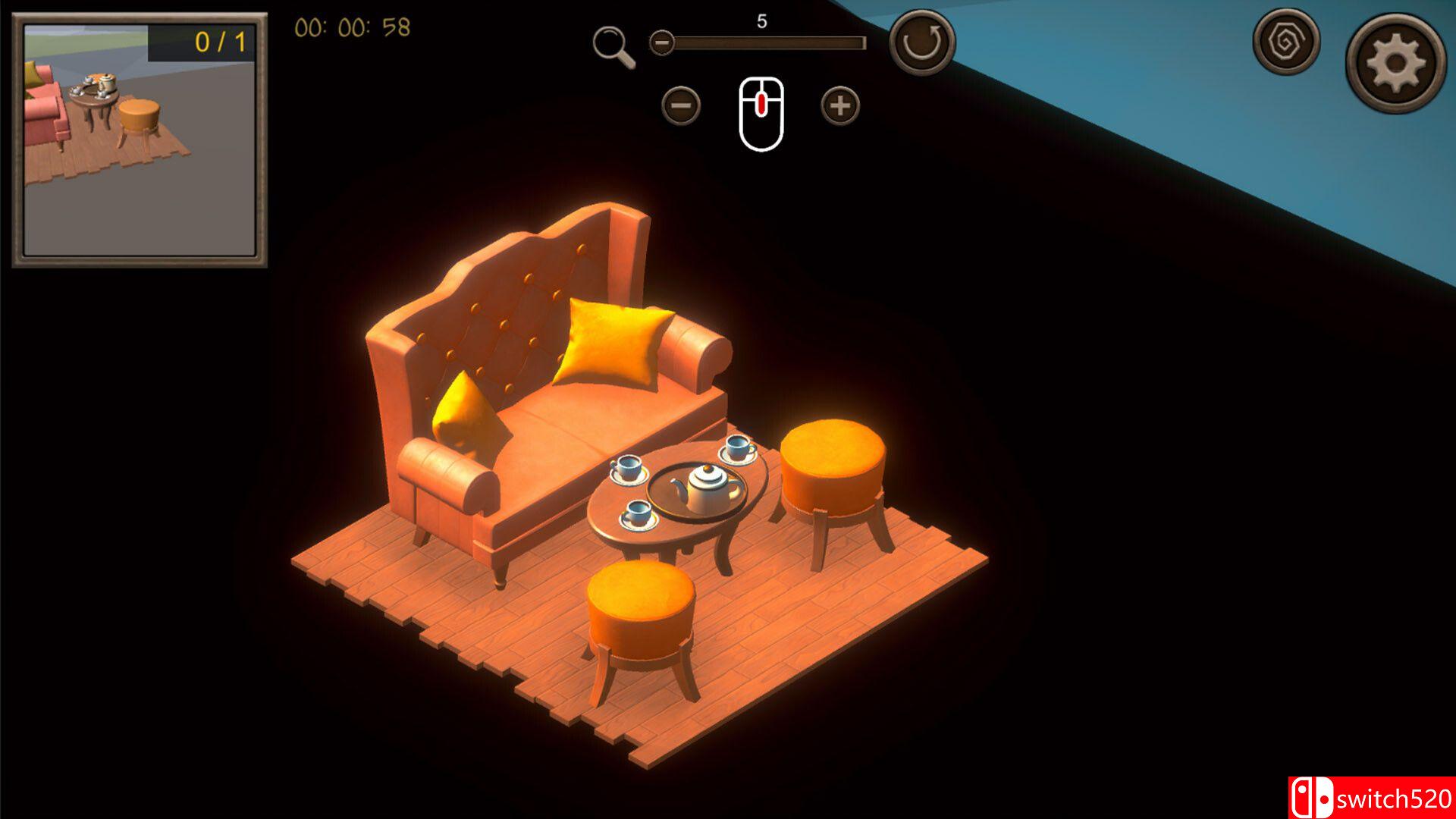This screenshot has height=819, width=1456.
Task: Click the zoom slider handle
Action: [x=662, y=42]
